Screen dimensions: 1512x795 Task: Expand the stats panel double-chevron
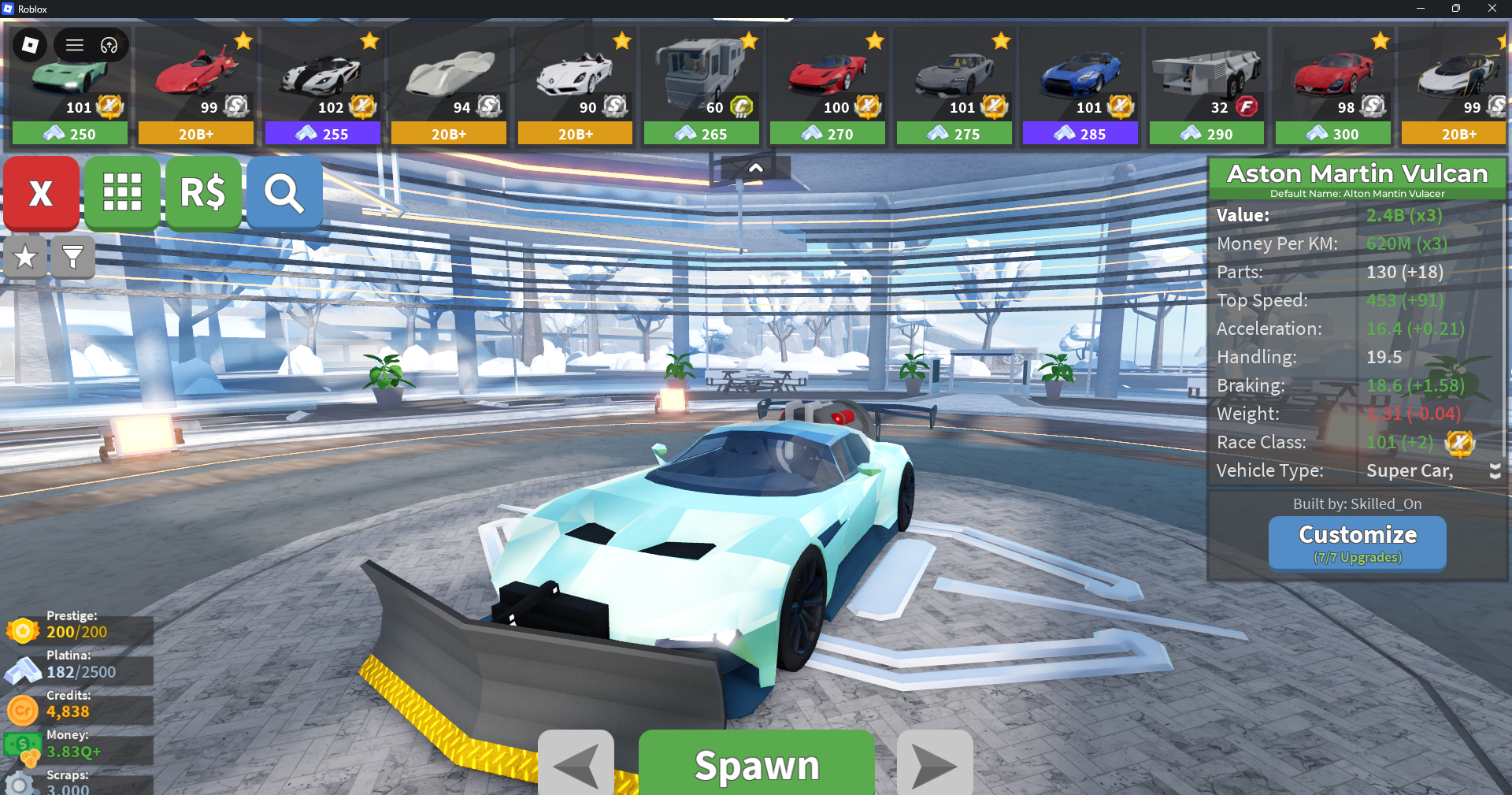(x=1495, y=471)
